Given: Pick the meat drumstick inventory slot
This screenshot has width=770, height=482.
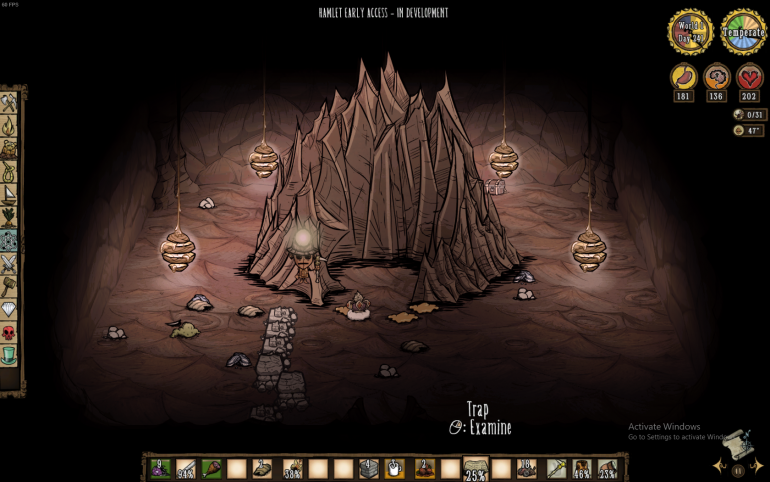Looking at the screenshot, I should click(x=211, y=468).
